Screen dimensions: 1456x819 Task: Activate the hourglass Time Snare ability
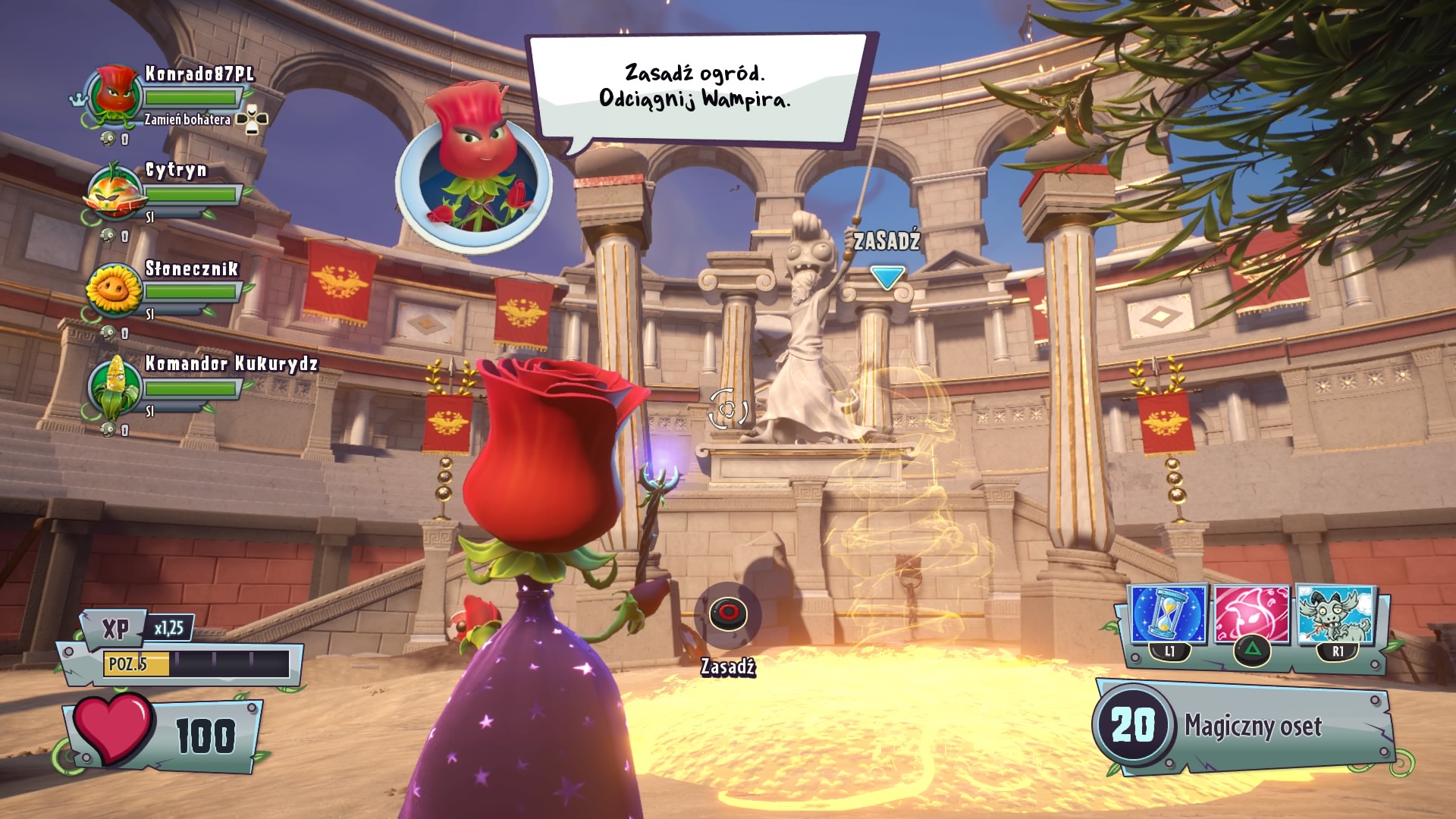click(1168, 616)
